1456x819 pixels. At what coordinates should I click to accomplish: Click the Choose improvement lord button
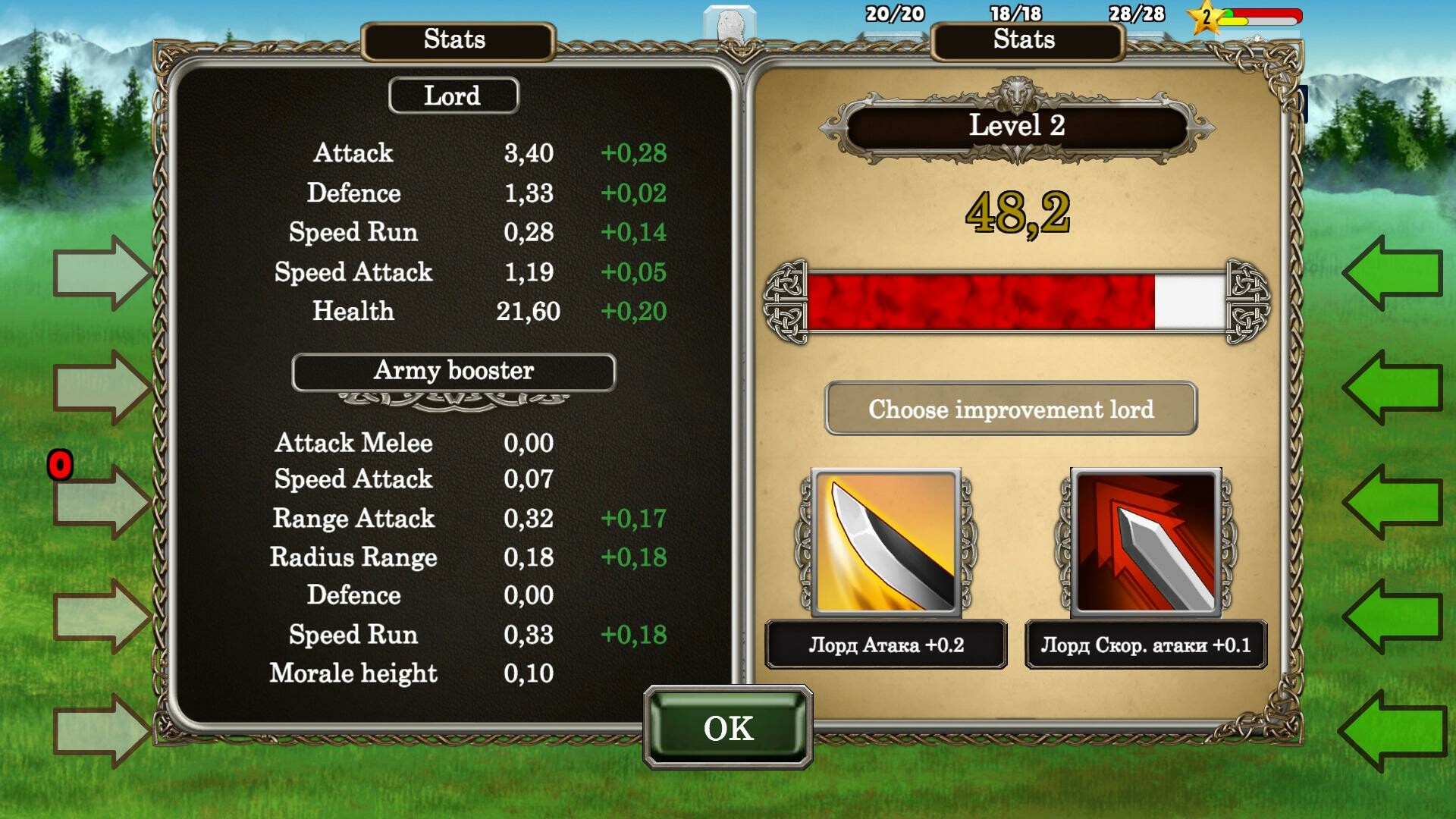1012,409
